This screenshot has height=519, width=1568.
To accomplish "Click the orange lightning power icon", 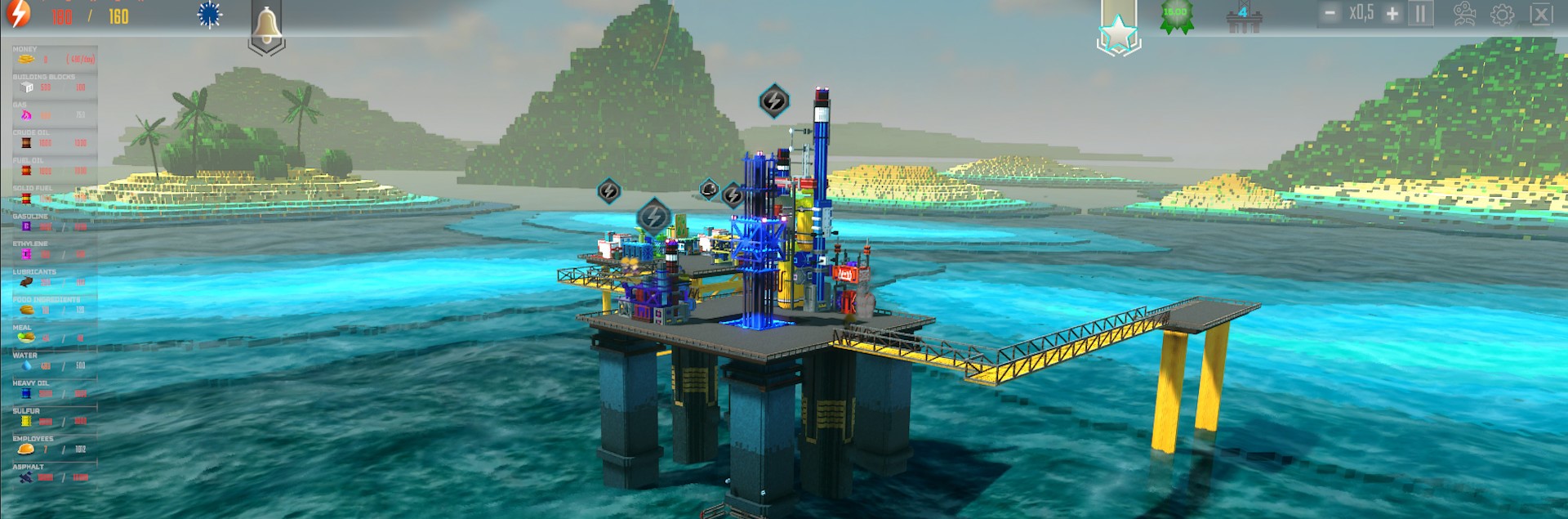I will pos(18,14).
